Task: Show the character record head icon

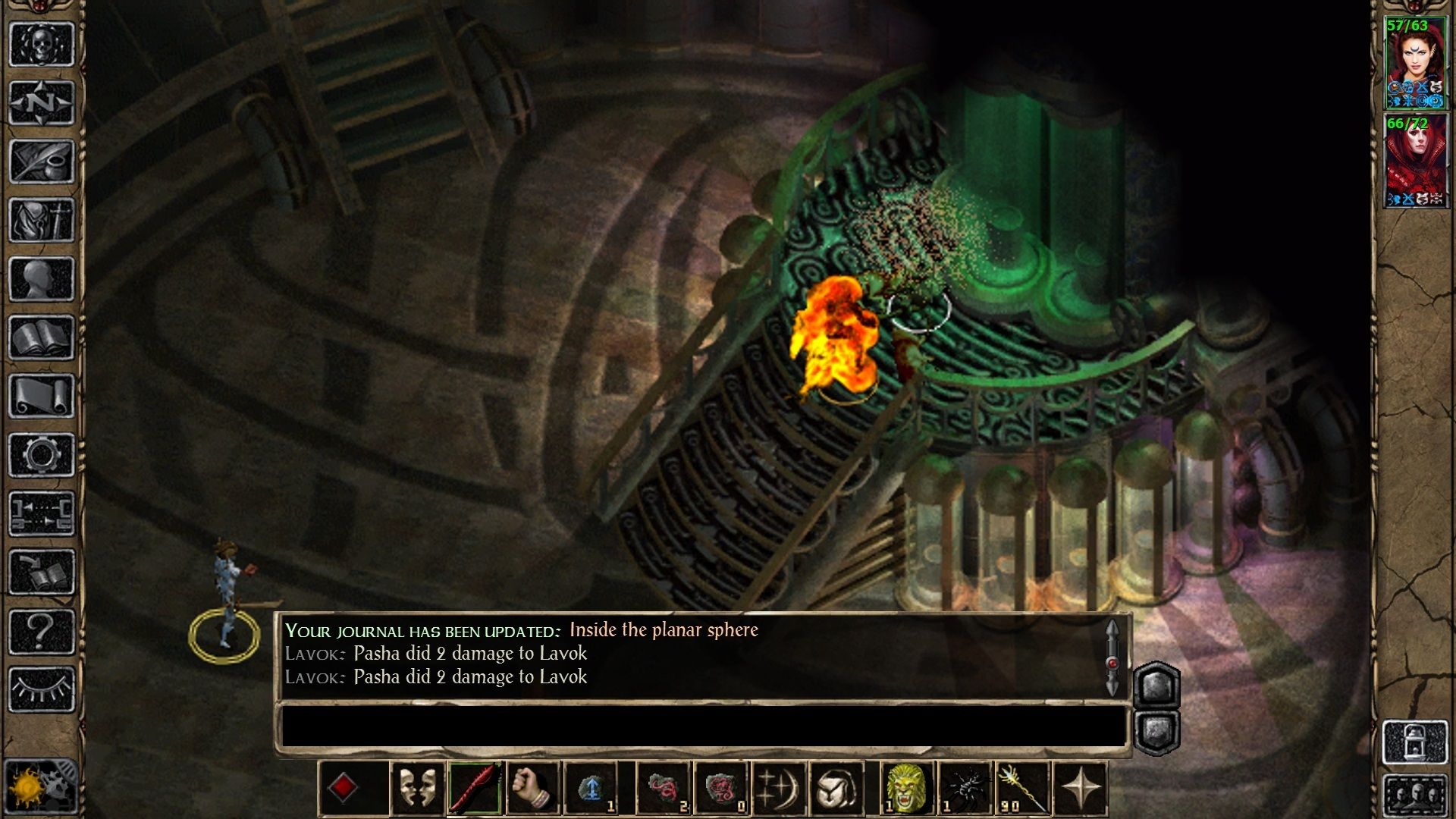Action: coord(42,279)
